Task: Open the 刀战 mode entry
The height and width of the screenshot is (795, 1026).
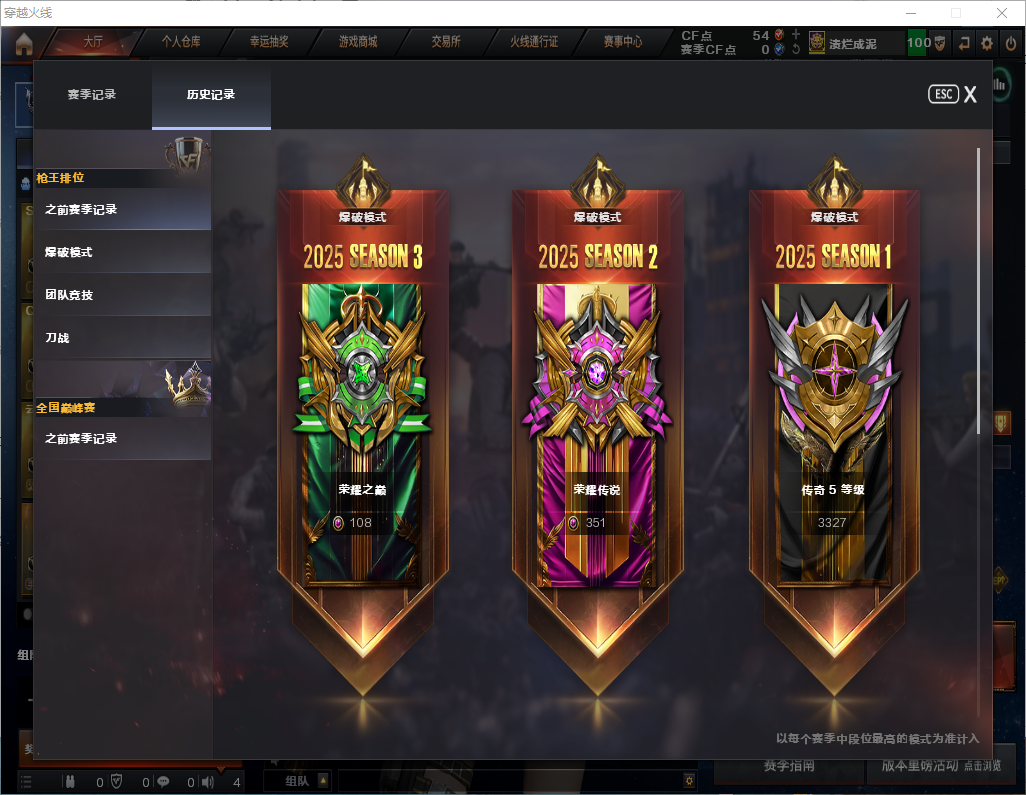Action: point(122,338)
